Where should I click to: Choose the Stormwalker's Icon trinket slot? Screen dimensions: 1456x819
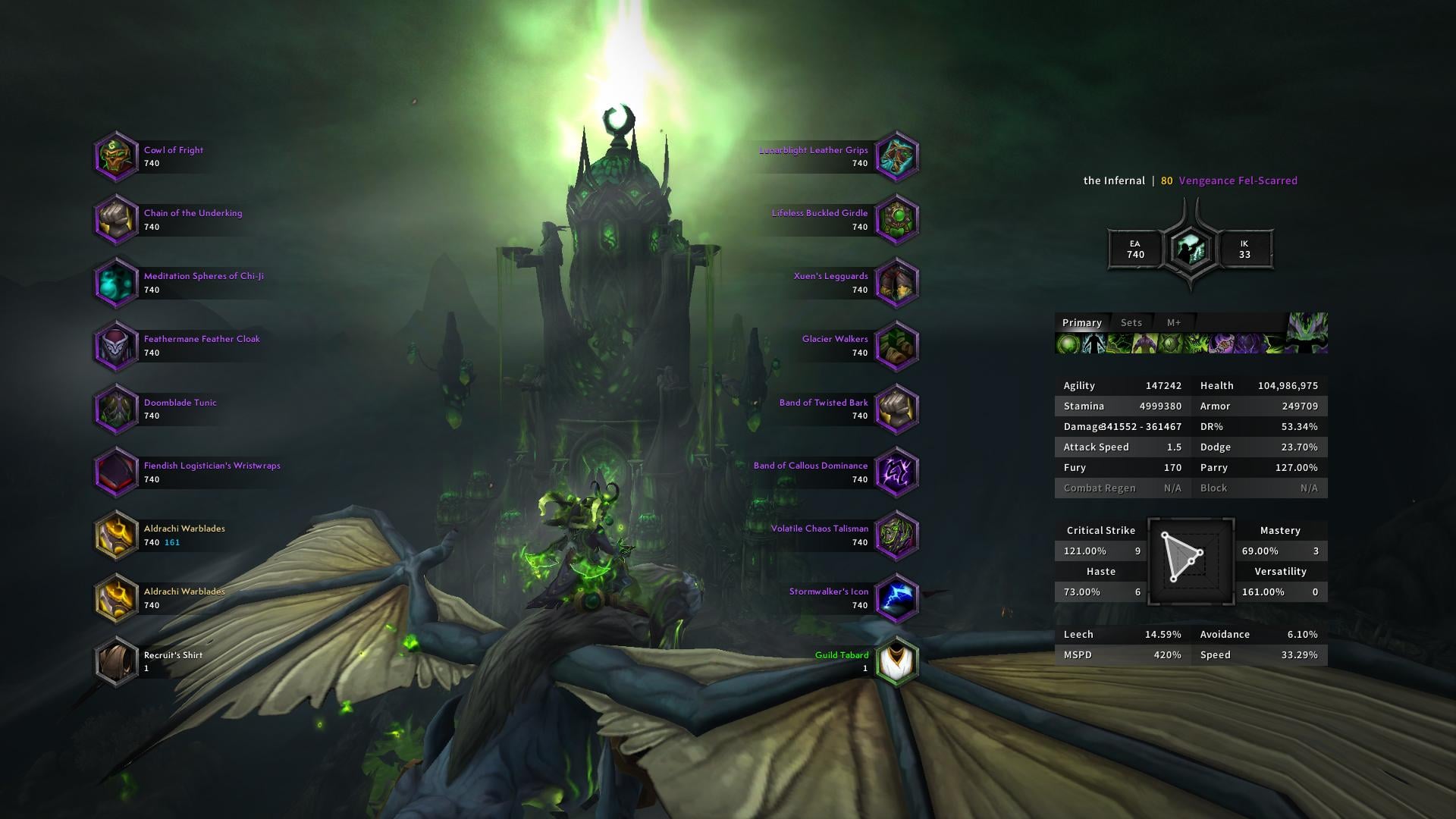tap(896, 598)
